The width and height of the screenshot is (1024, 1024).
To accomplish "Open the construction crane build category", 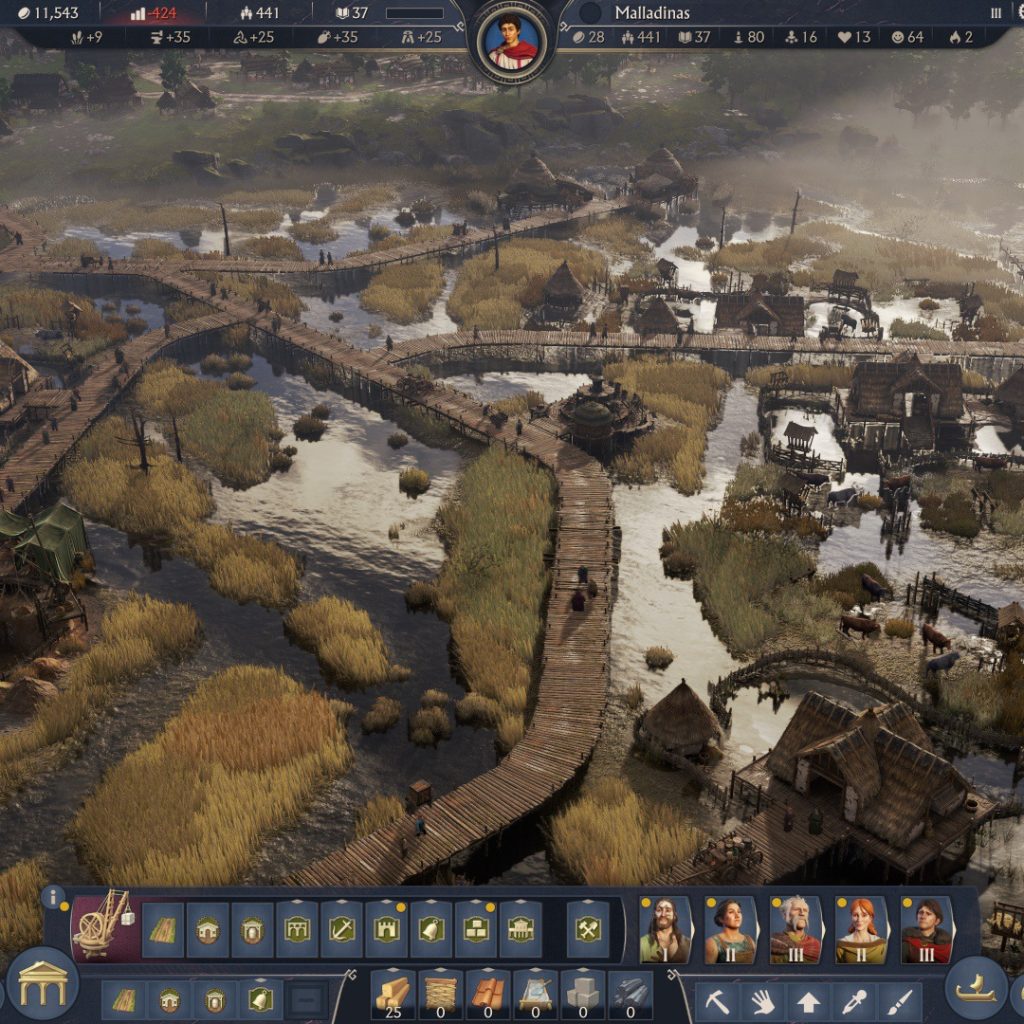I will pos(105,923).
